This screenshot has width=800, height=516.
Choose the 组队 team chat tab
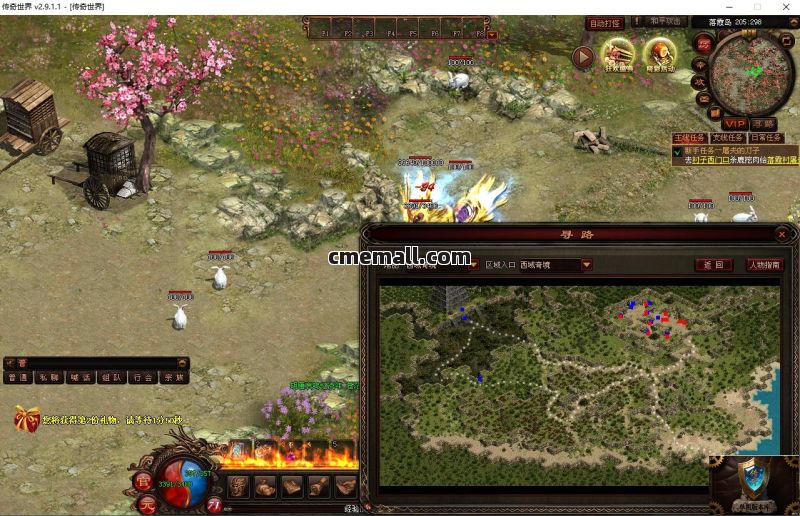111,378
